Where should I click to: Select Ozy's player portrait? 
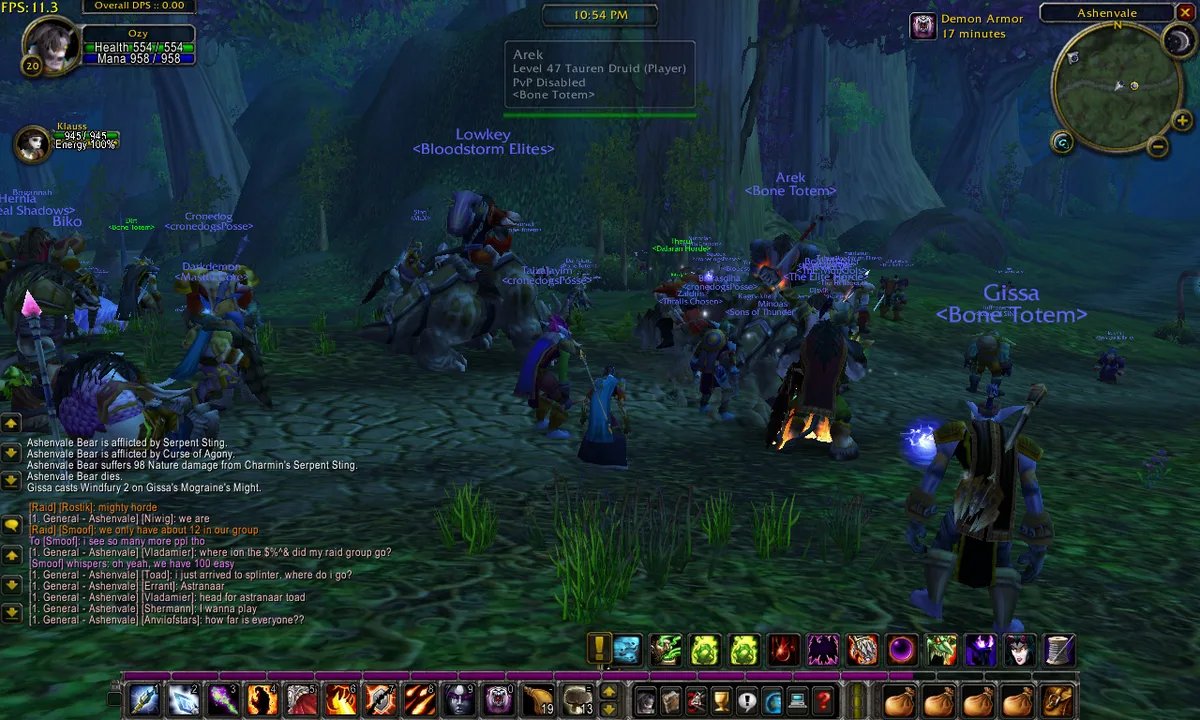tap(46, 45)
